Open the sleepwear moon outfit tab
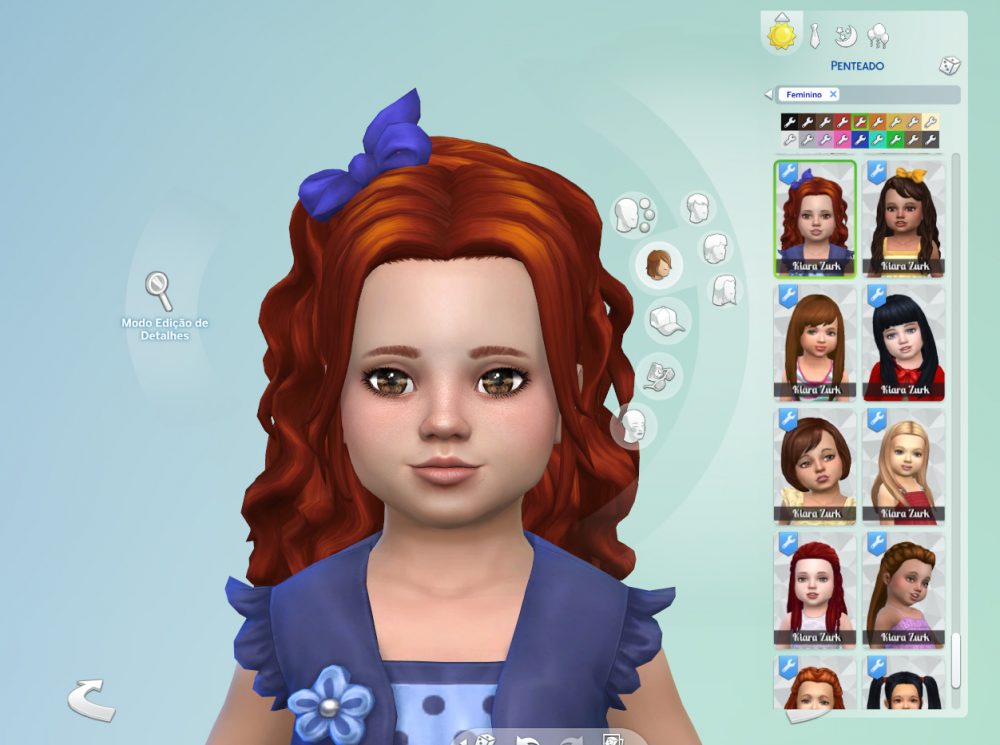This screenshot has width=1000, height=745. point(847,36)
